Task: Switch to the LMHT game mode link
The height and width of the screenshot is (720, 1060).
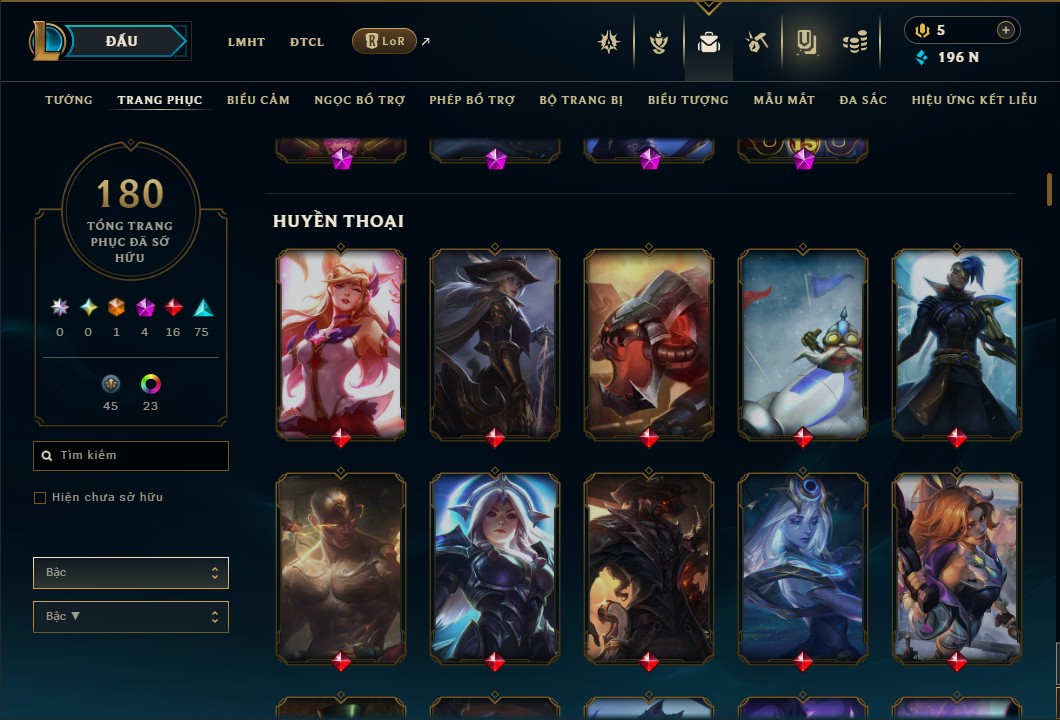Action: [246, 42]
